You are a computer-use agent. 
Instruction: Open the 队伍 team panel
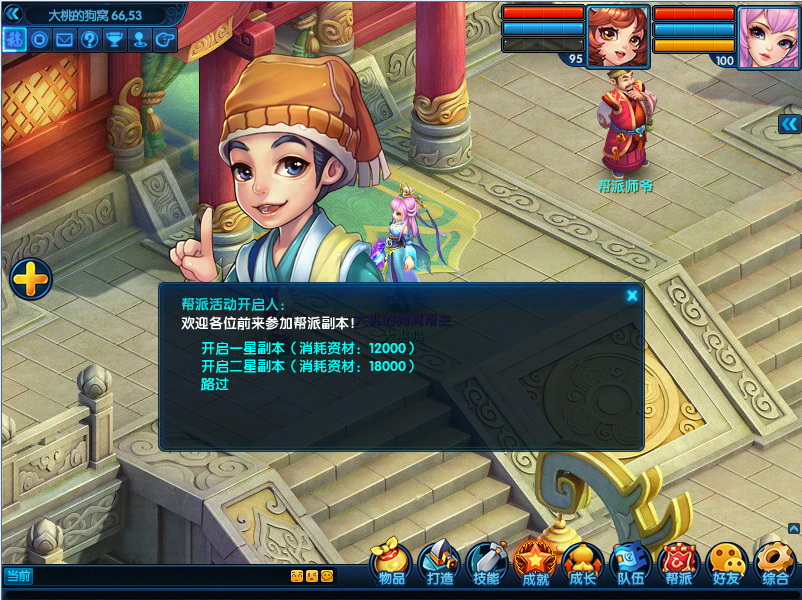point(630,564)
